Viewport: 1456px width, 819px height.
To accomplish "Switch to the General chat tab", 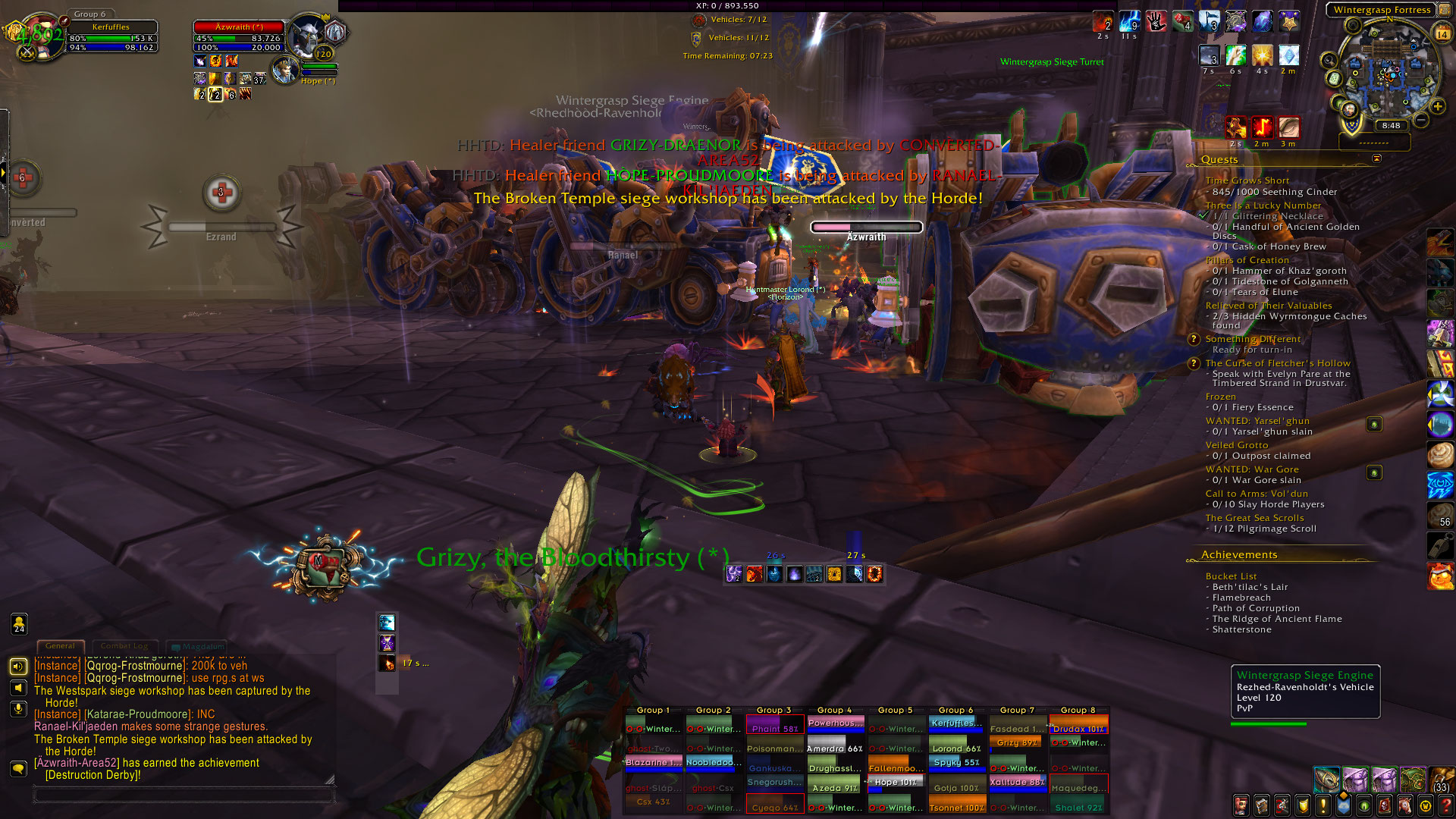I will click(x=60, y=646).
